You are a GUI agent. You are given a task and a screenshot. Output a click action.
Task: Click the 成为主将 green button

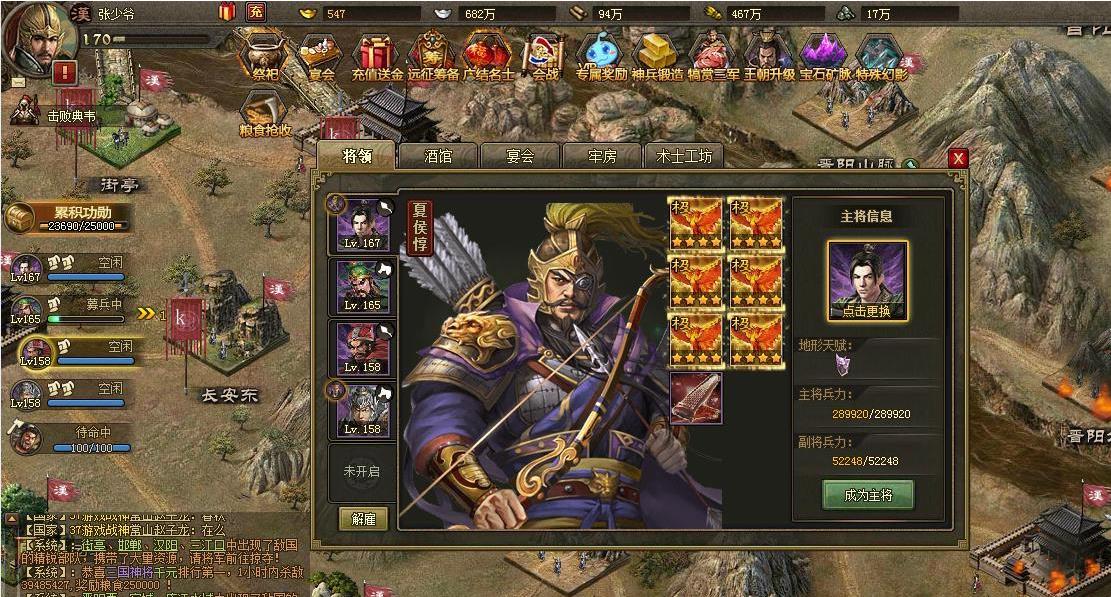(x=867, y=494)
